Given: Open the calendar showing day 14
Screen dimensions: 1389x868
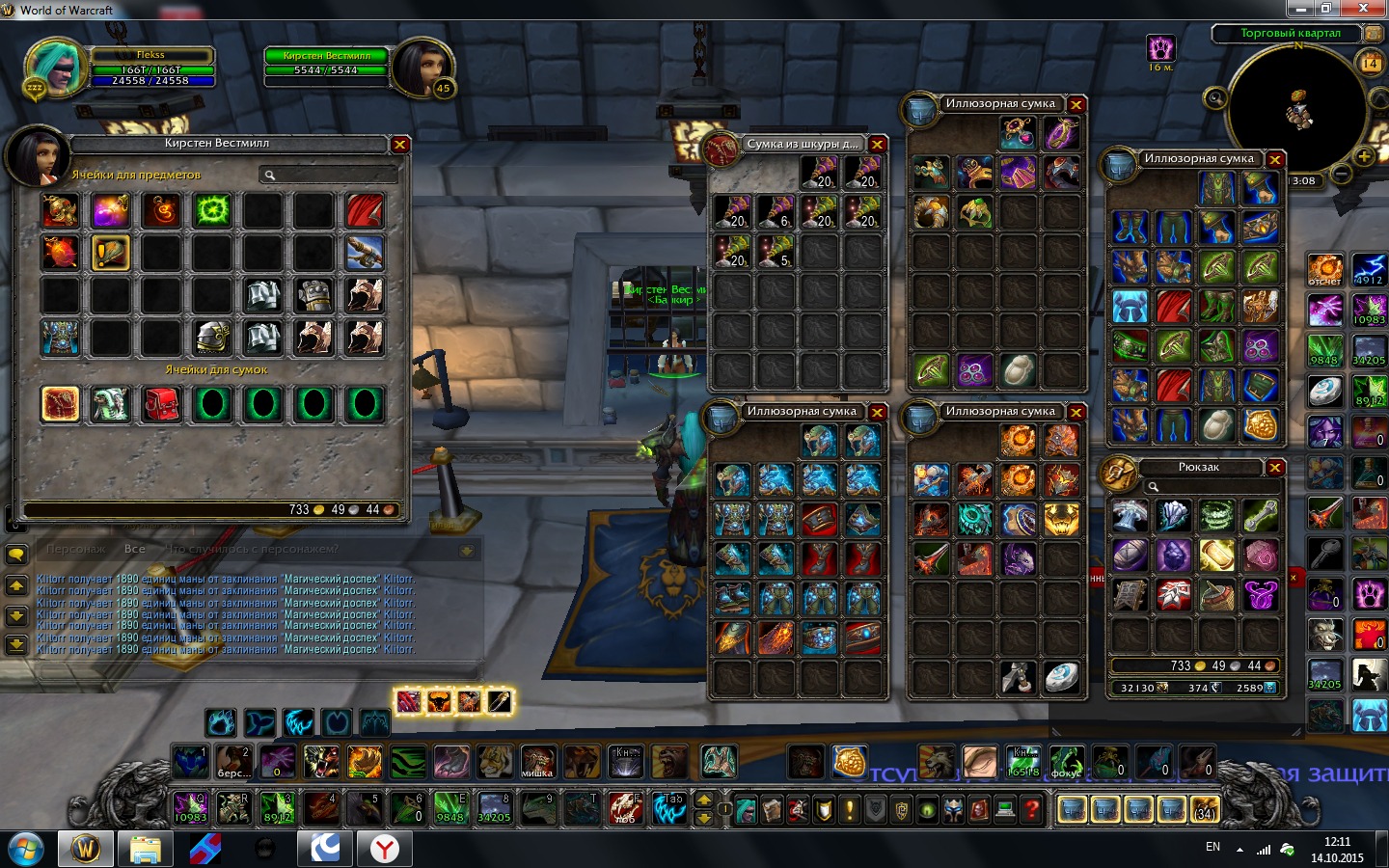Looking at the screenshot, I should (1370, 64).
